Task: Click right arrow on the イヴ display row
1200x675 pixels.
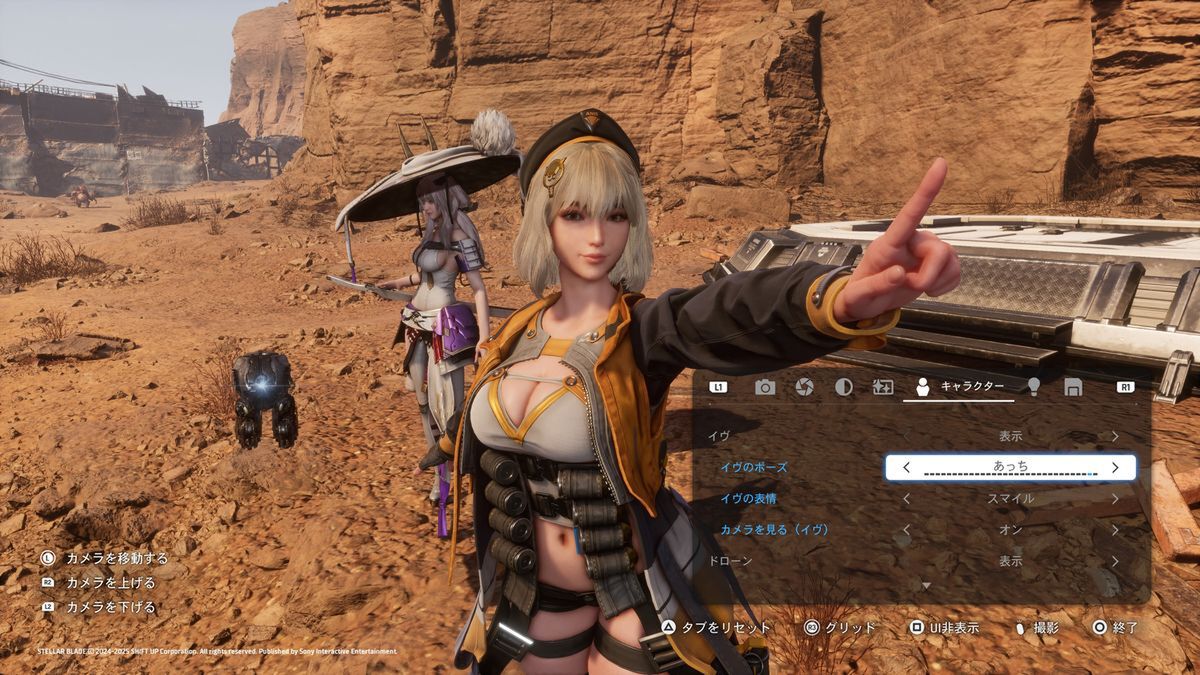Action: 1115,436
